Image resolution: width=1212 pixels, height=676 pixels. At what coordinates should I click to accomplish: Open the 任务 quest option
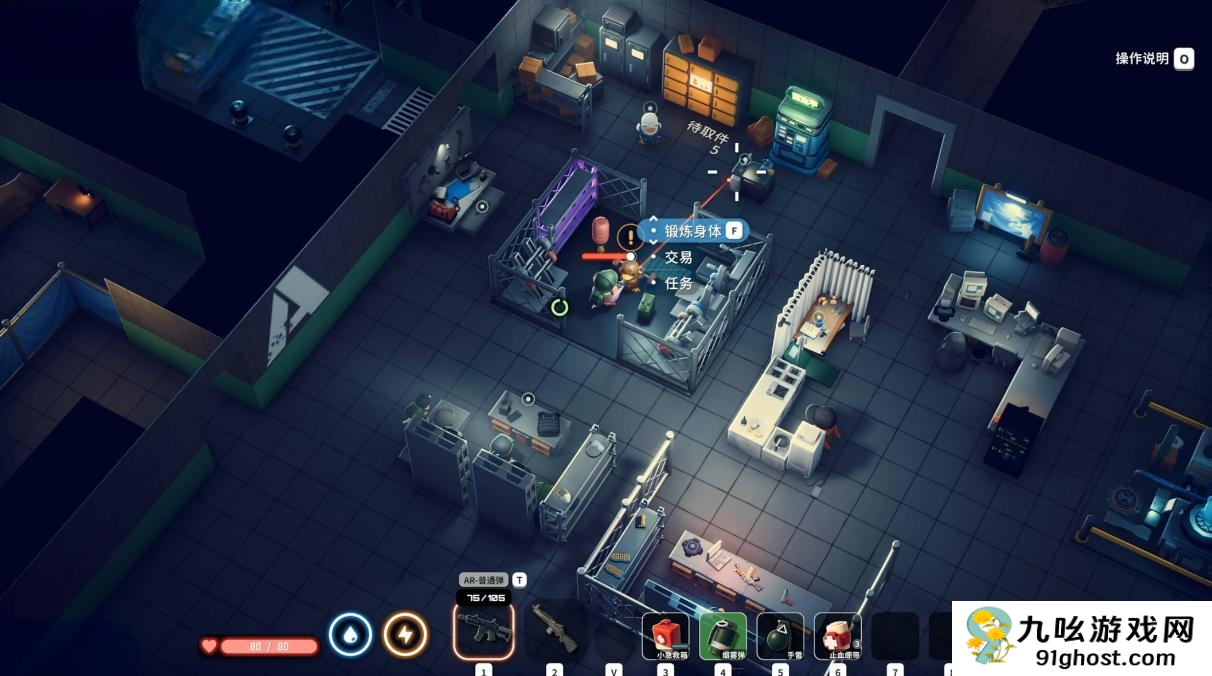(x=679, y=283)
